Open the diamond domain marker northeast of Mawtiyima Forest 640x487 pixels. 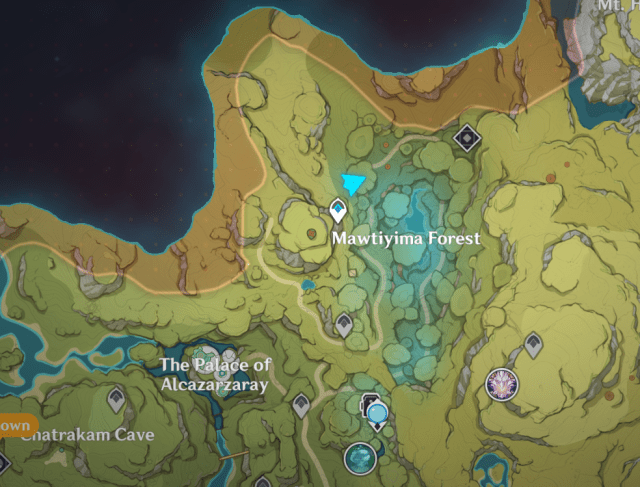[x=465, y=136]
